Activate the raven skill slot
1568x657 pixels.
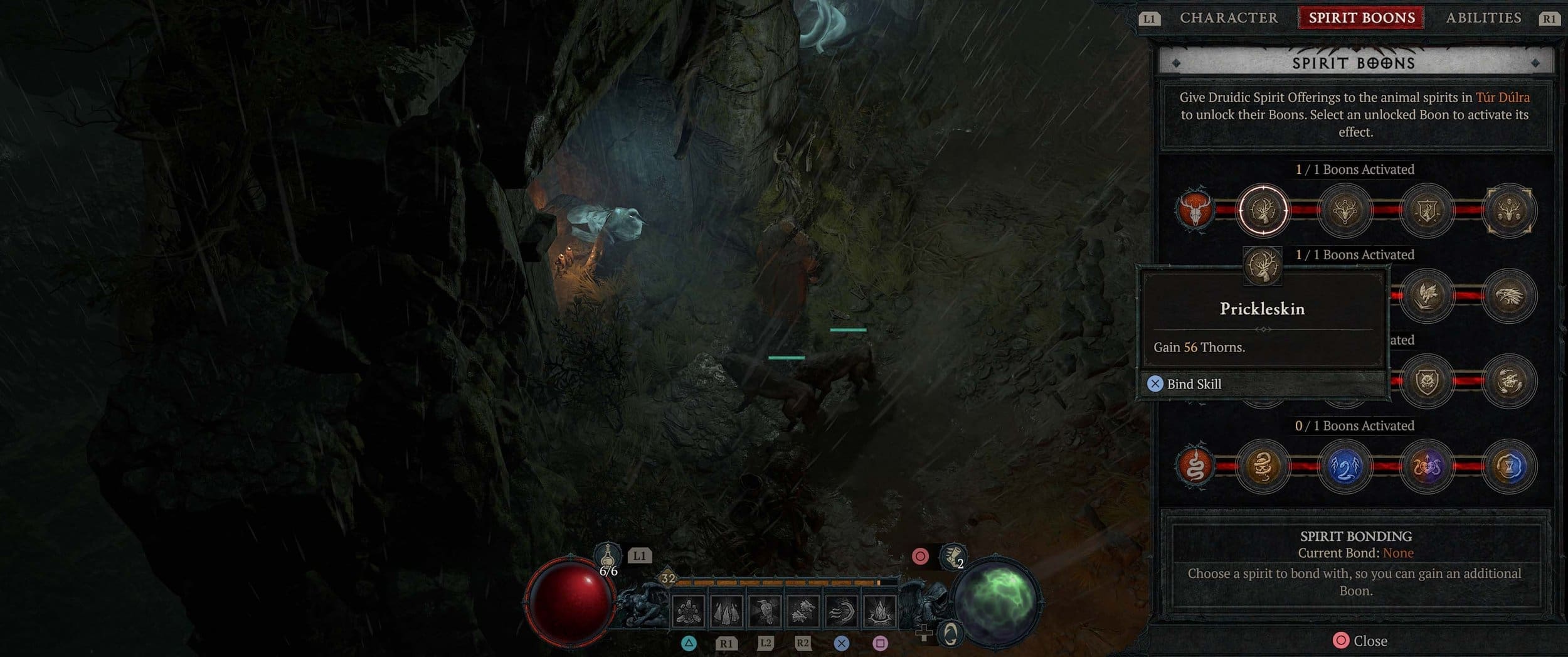(765, 611)
